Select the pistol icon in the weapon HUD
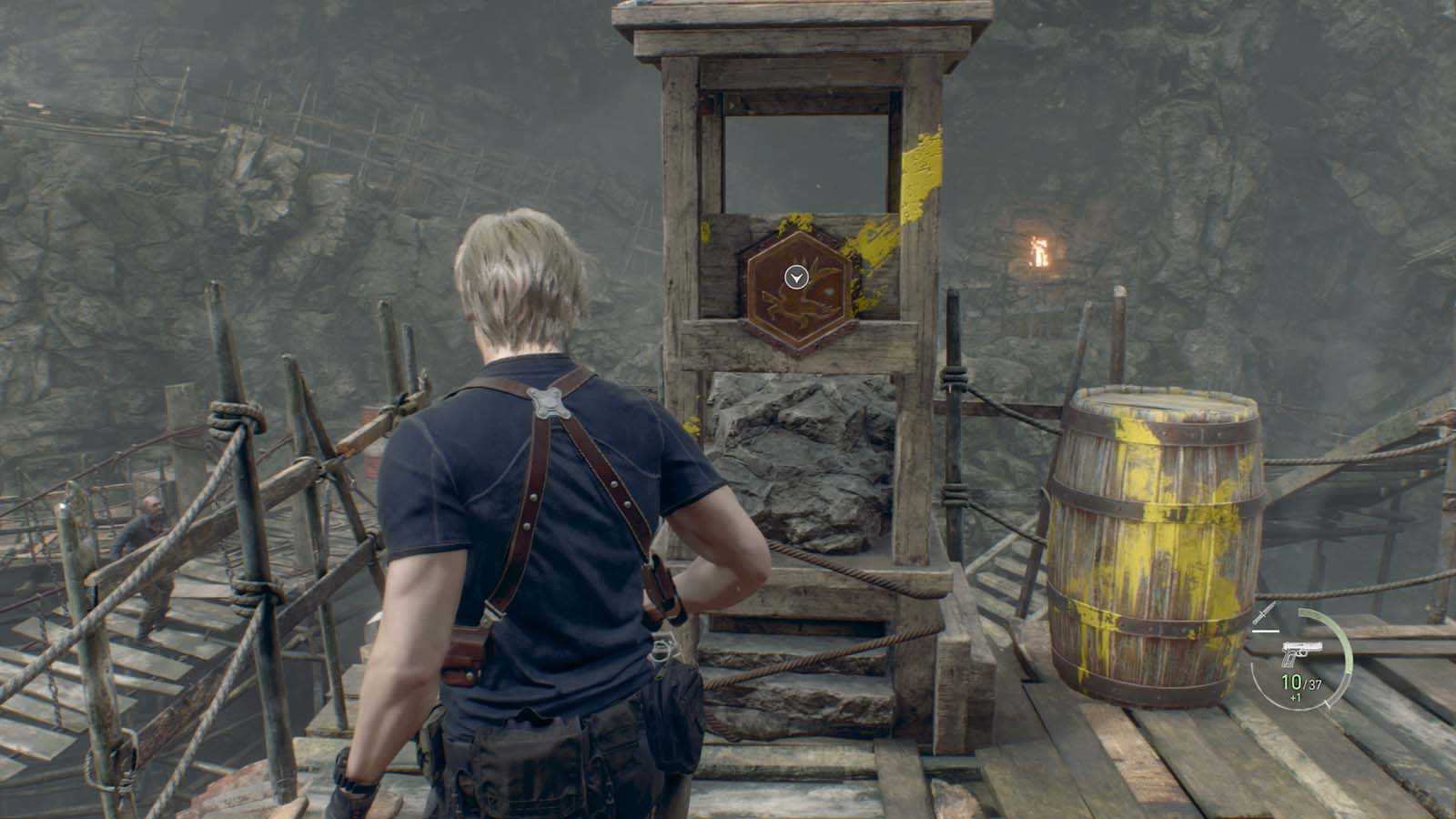Screen dimensions: 1456x819 point(1301,652)
